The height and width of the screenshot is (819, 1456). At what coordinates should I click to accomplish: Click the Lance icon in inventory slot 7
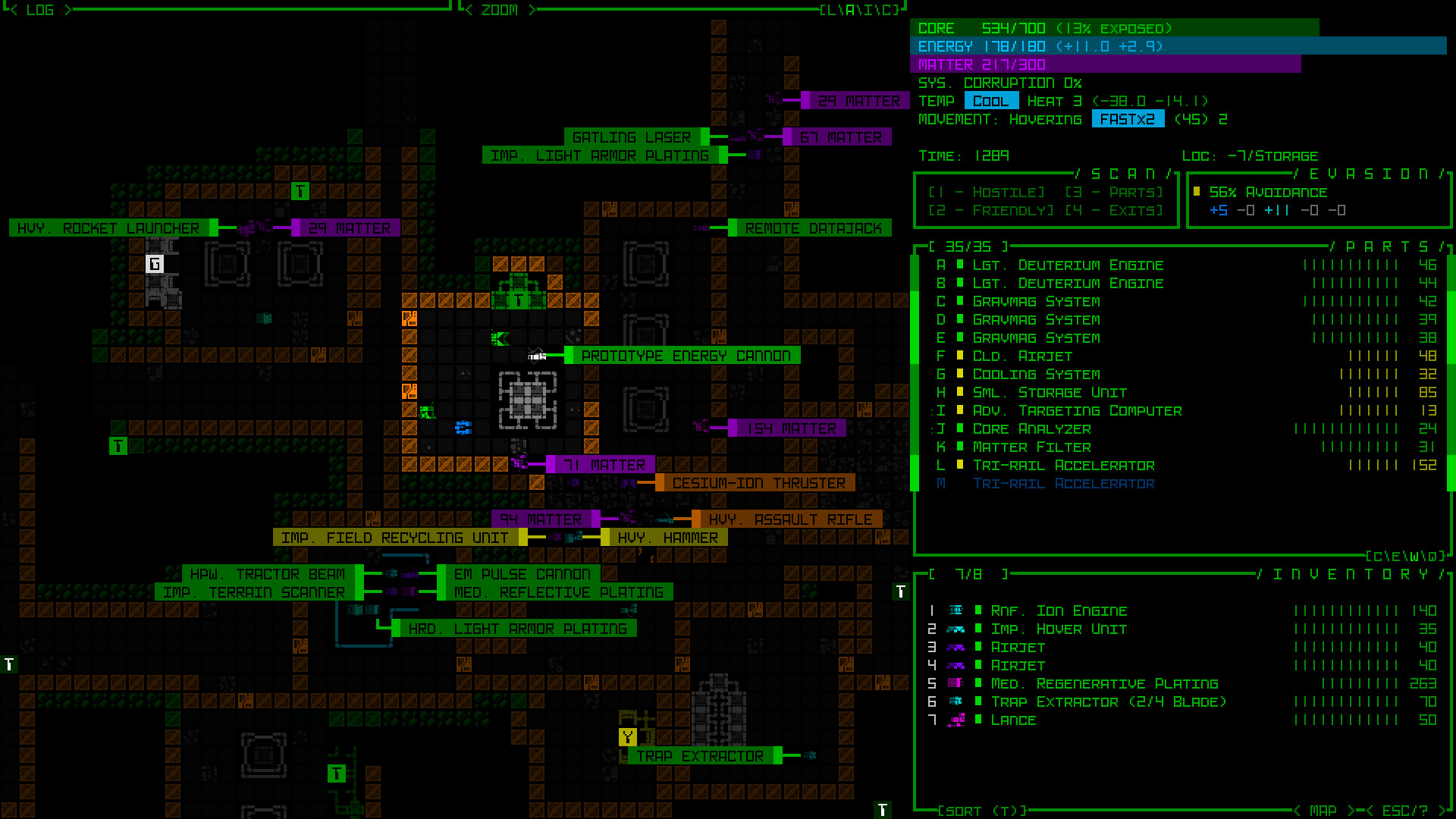pyautogui.click(x=957, y=719)
